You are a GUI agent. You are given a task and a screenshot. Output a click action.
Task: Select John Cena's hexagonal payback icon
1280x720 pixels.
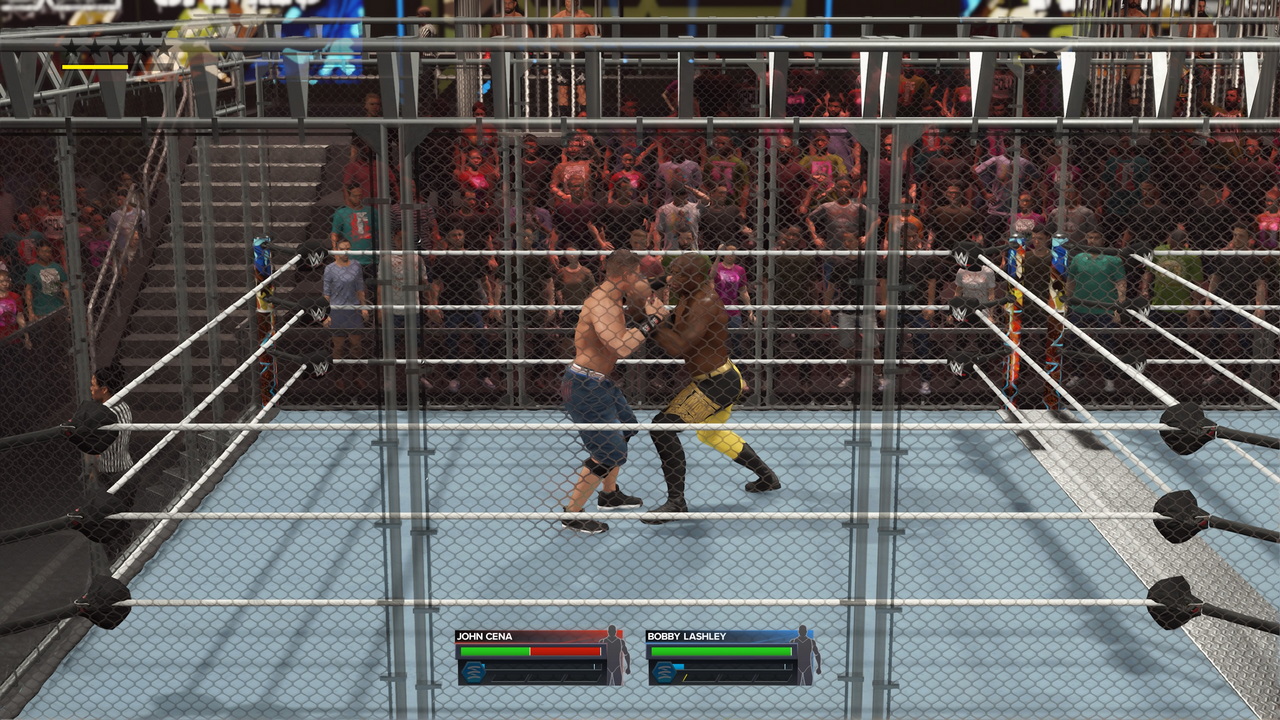coord(473,672)
